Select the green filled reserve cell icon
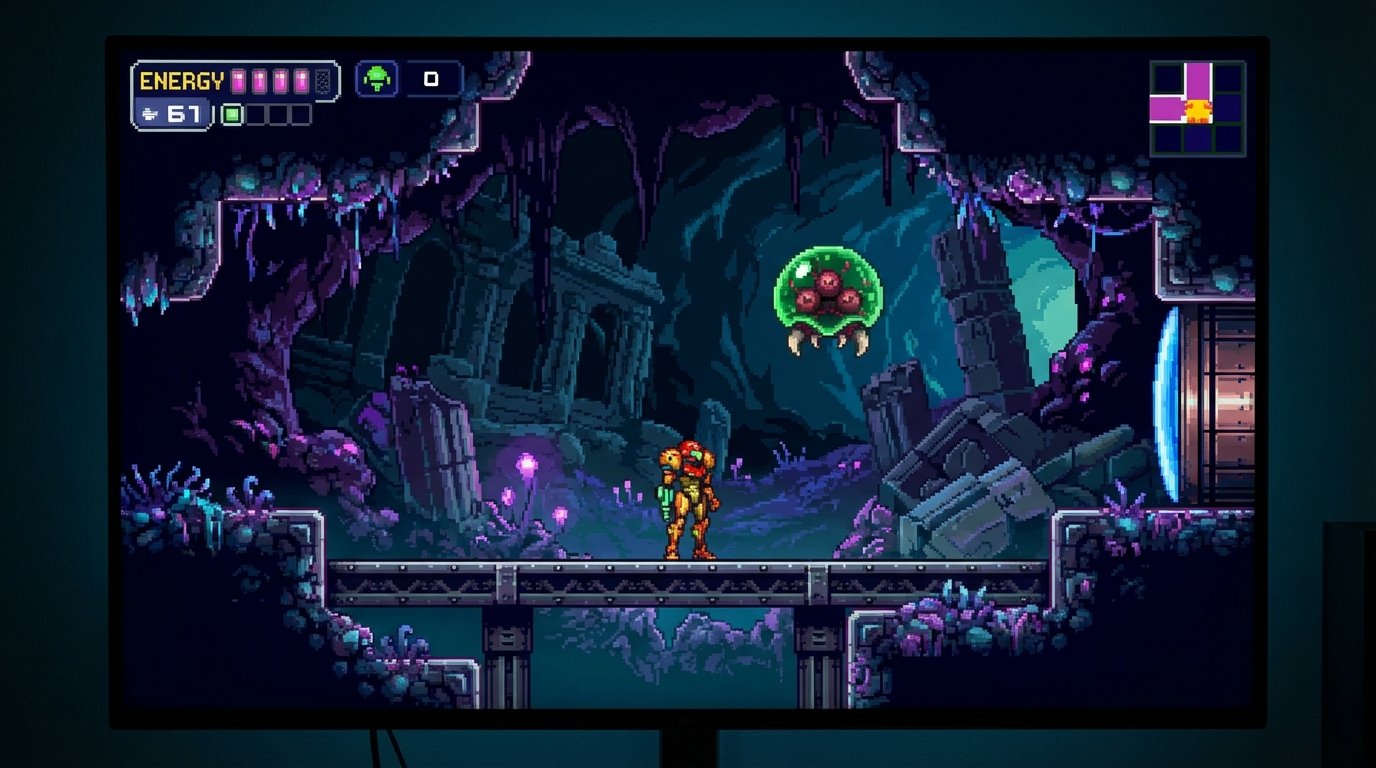This screenshot has width=1376, height=768. coord(231,115)
